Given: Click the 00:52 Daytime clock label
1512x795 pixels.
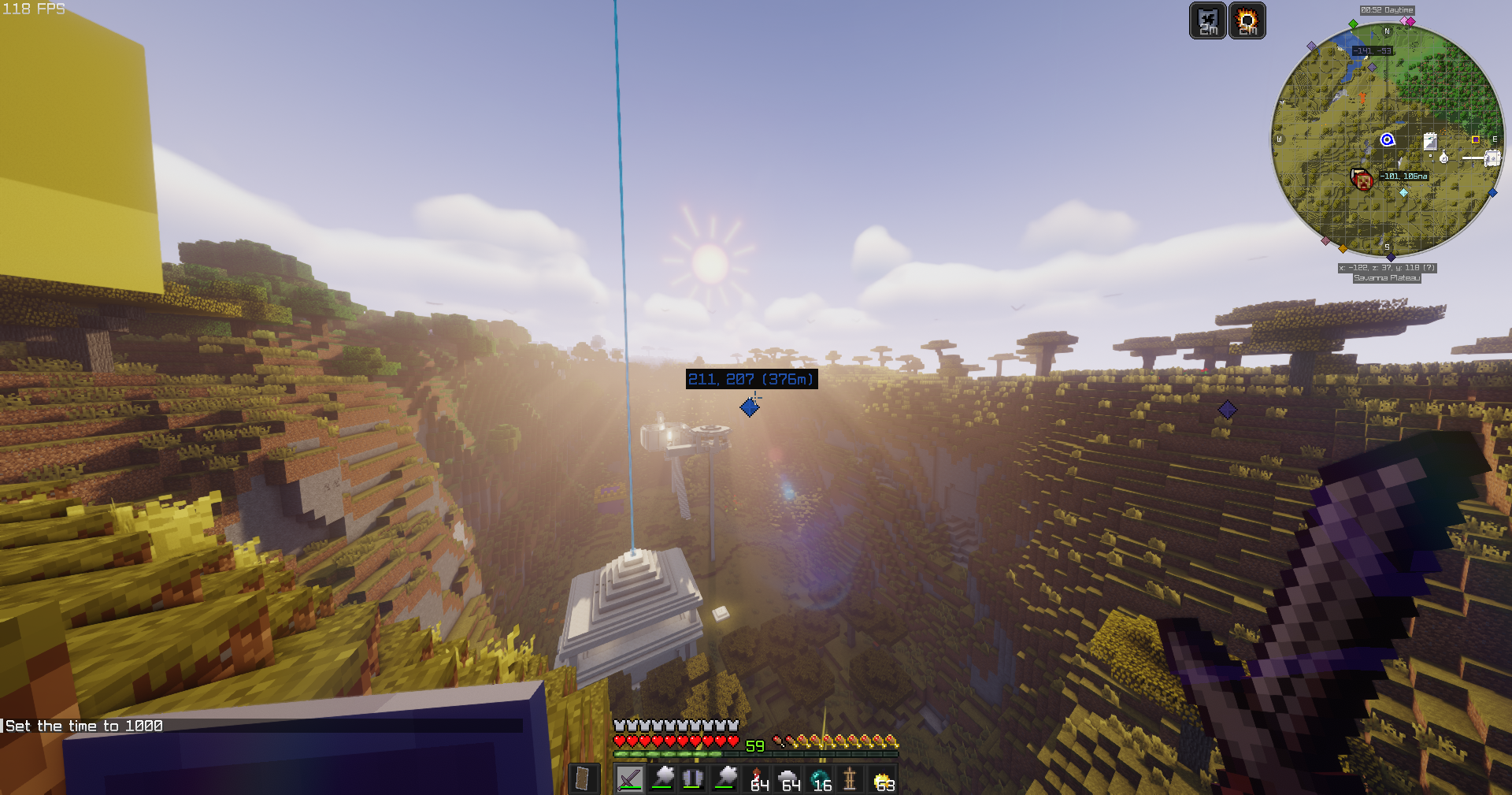Looking at the screenshot, I should (x=1386, y=10).
